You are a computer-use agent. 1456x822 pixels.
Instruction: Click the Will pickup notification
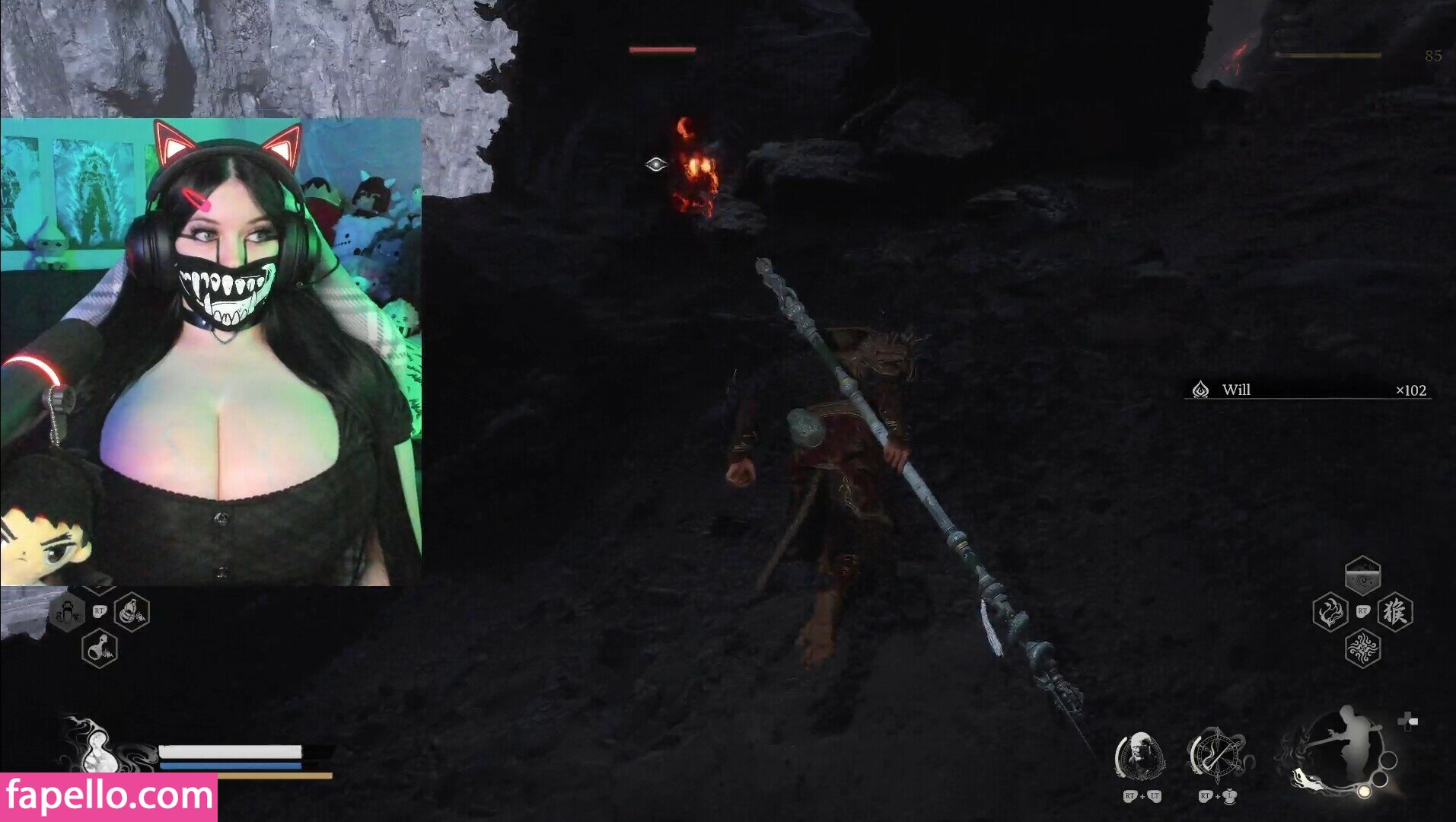(x=1308, y=390)
